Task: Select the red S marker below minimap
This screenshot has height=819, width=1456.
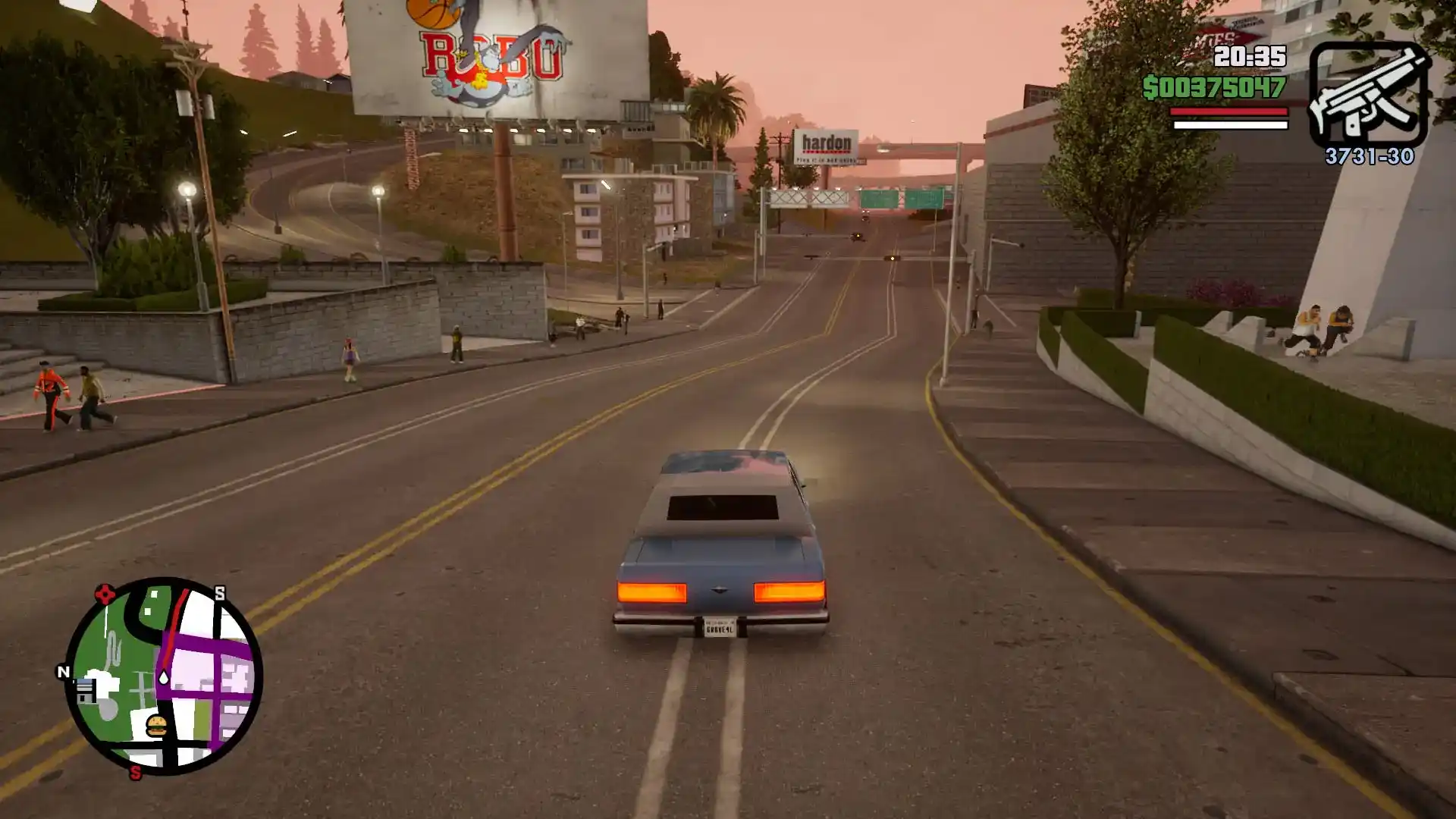Action: click(135, 773)
